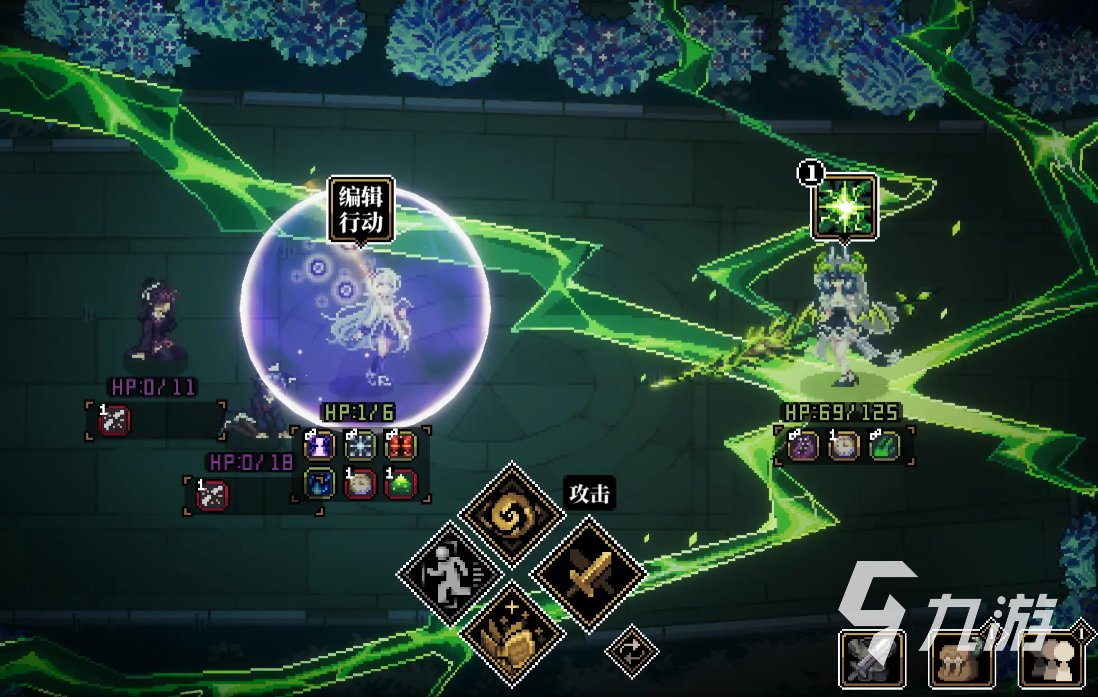
Task: Inspect the green slime debuff on the hero
Action: 400,485
